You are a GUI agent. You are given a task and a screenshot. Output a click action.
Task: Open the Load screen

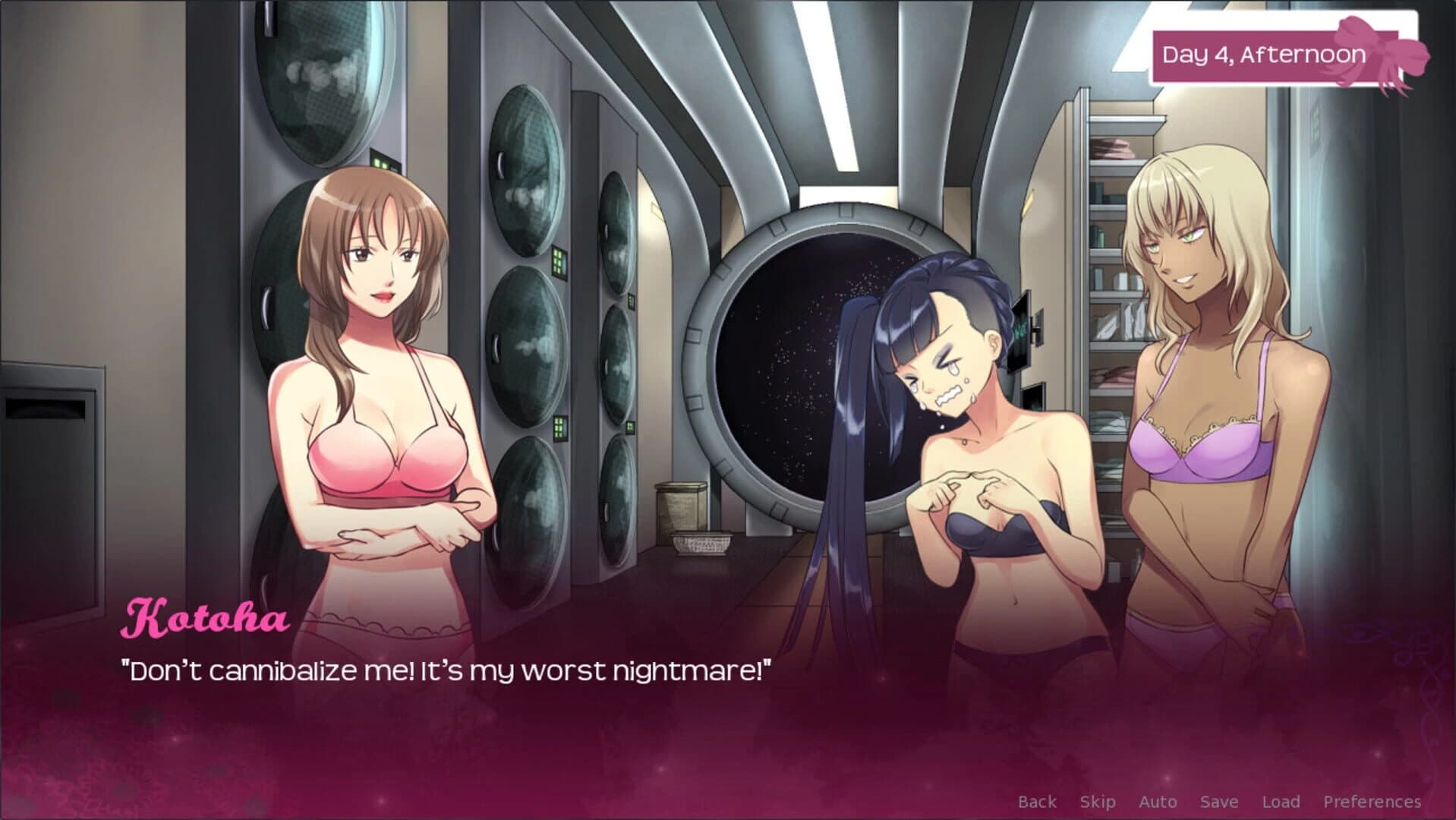(1281, 801)
